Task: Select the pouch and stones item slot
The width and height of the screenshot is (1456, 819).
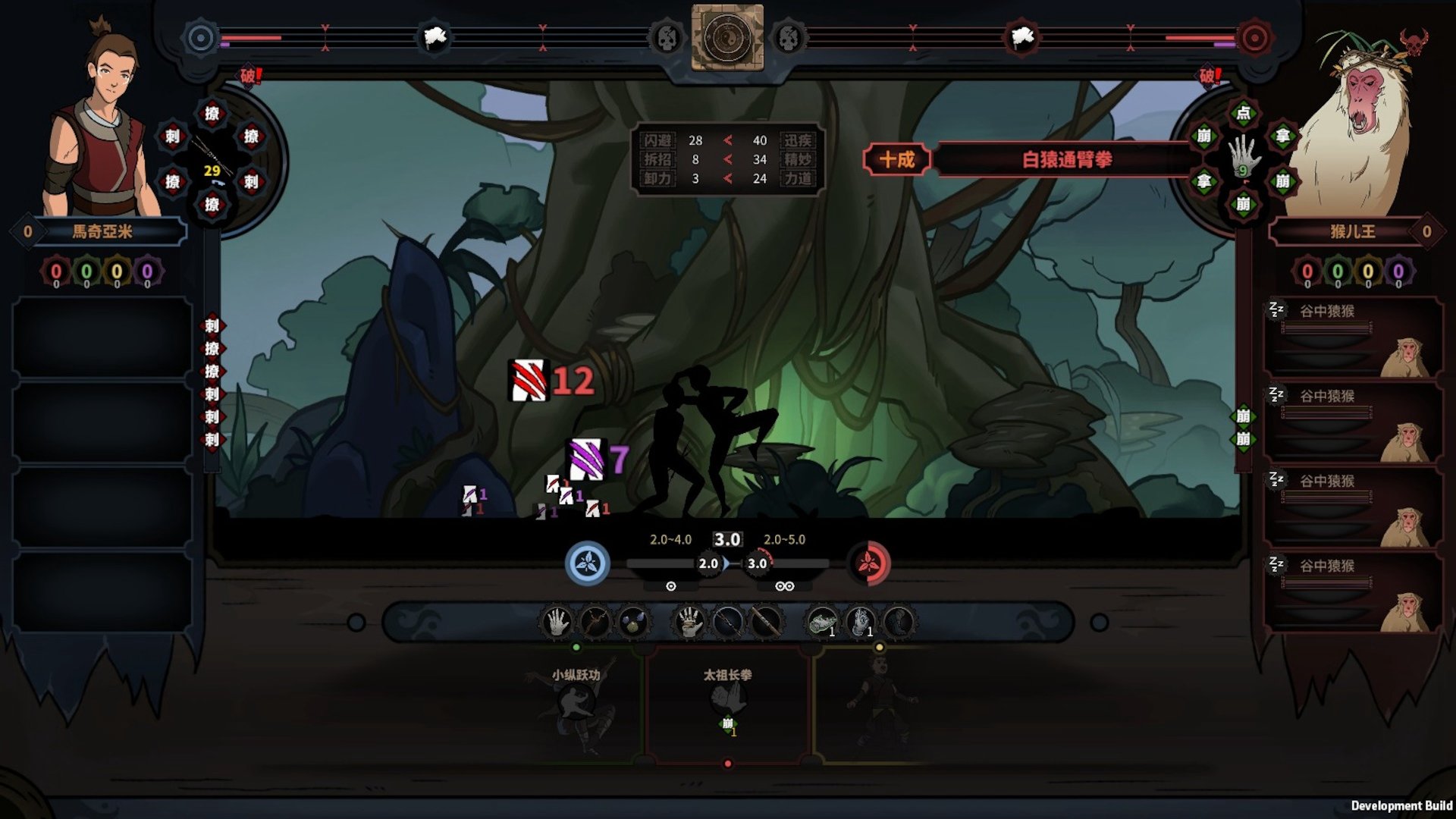Action: (x=633, y=623)
